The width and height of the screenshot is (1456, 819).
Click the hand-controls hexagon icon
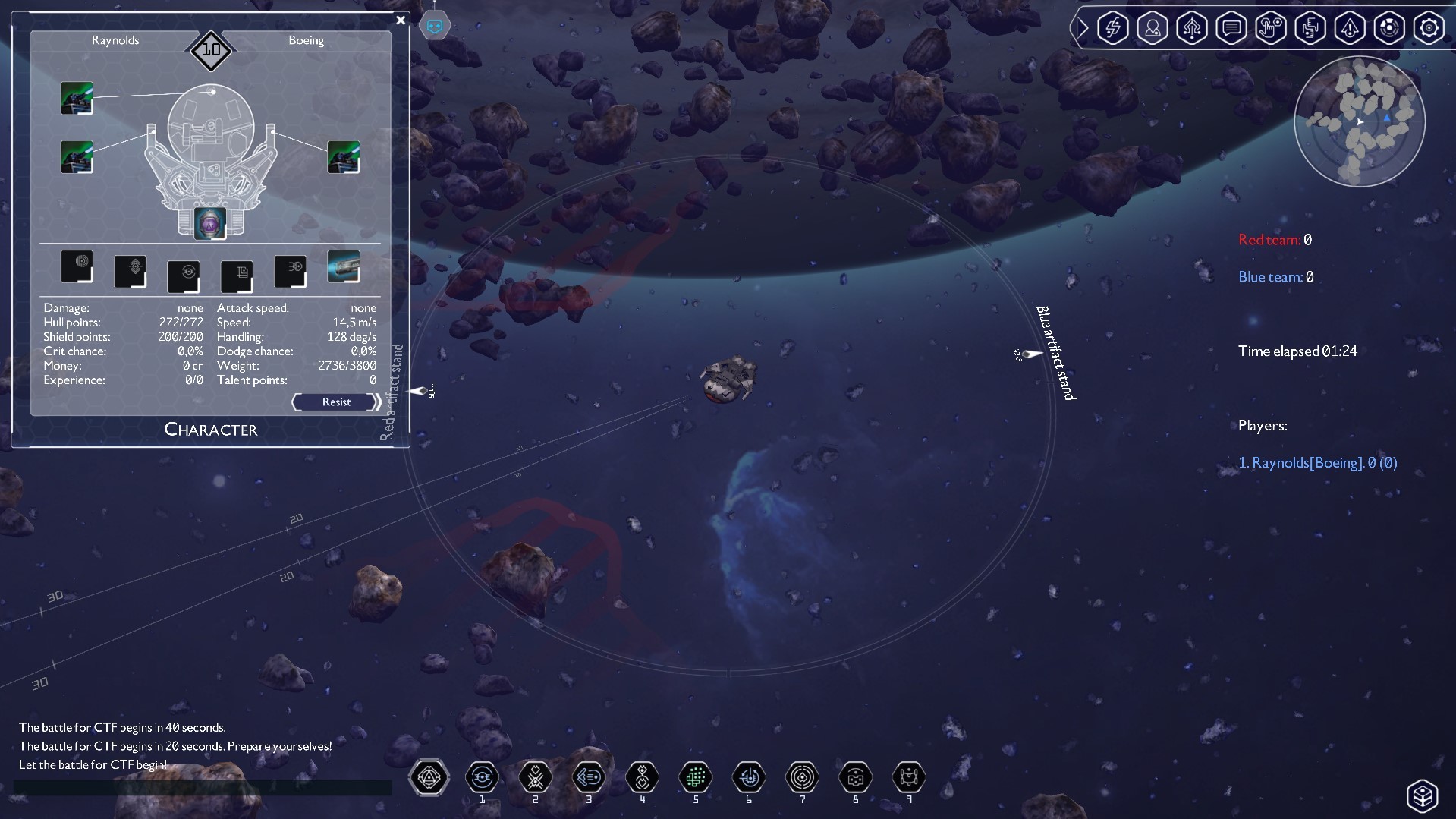1271,28
